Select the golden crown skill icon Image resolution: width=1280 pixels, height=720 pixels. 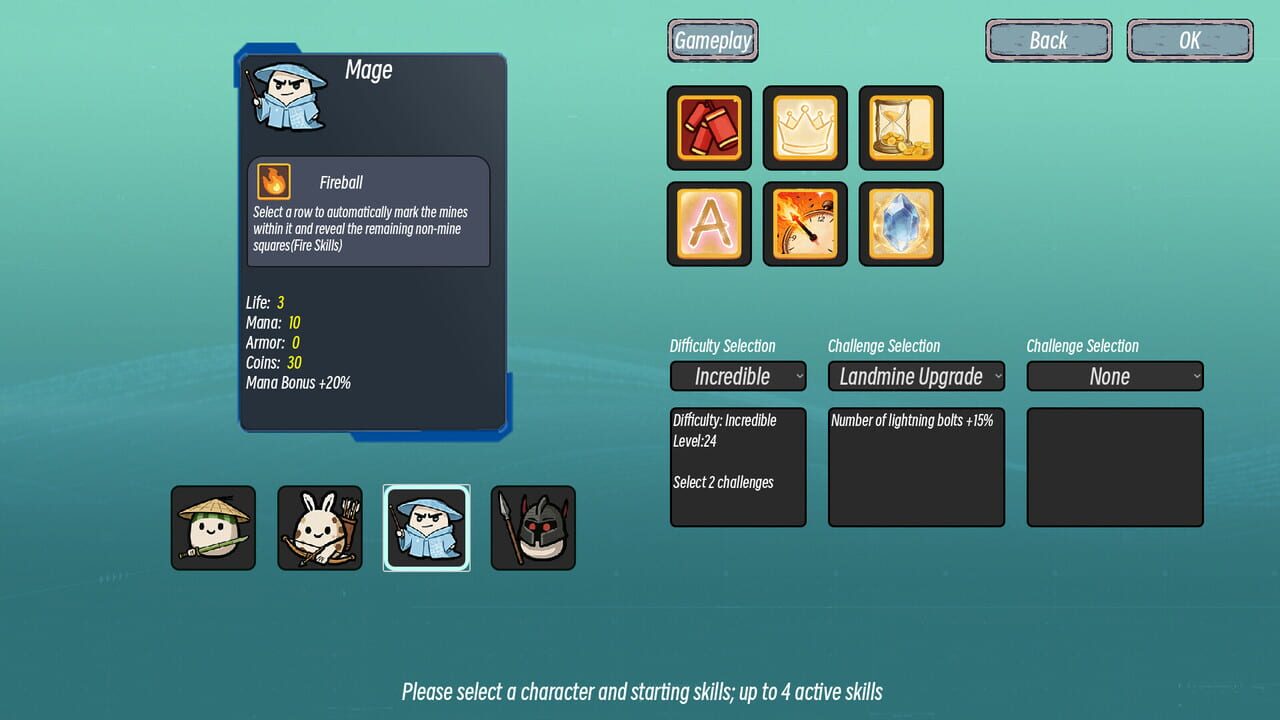point(804,129)
